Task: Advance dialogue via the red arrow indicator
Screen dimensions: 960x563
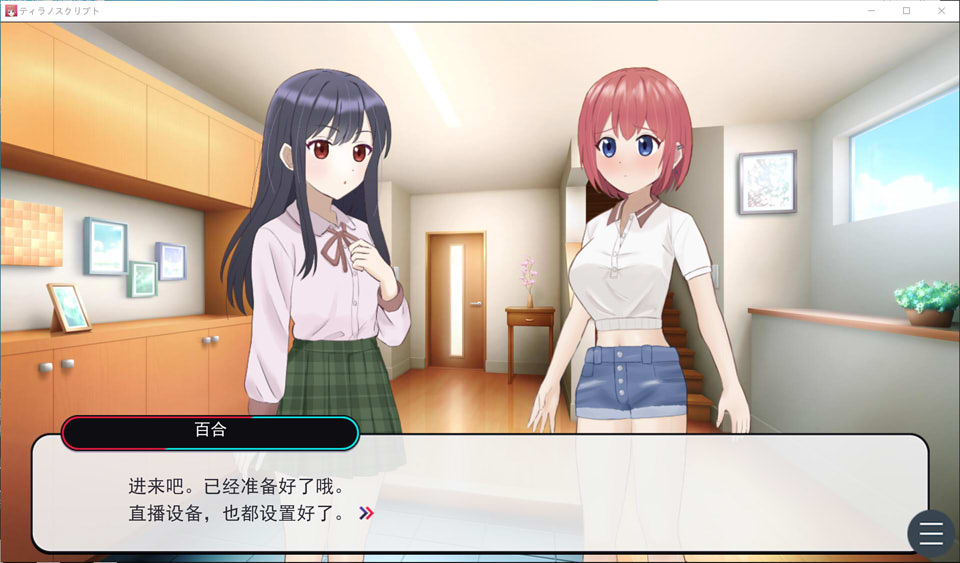Action: pyautogui.click(x=367, y=514)
